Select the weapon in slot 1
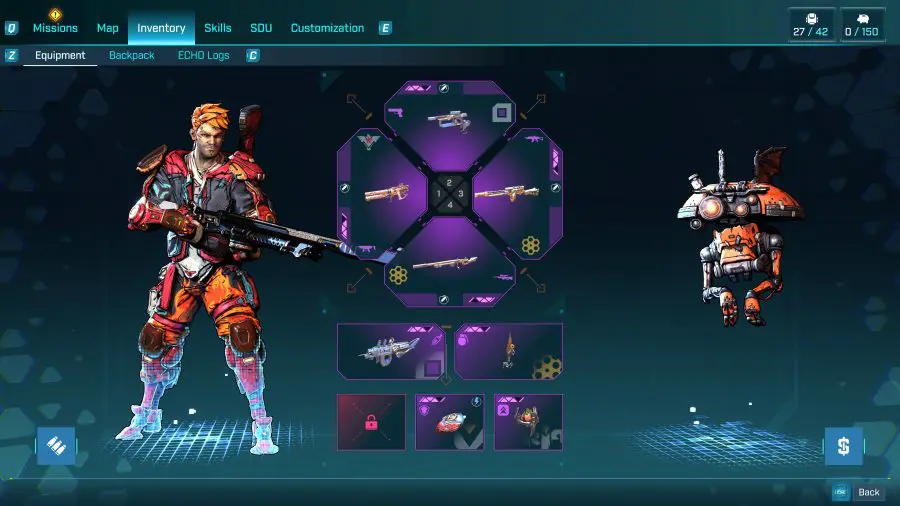Image resolution: width=900 pixels, height=506 pixels. [x=385, y=191]
